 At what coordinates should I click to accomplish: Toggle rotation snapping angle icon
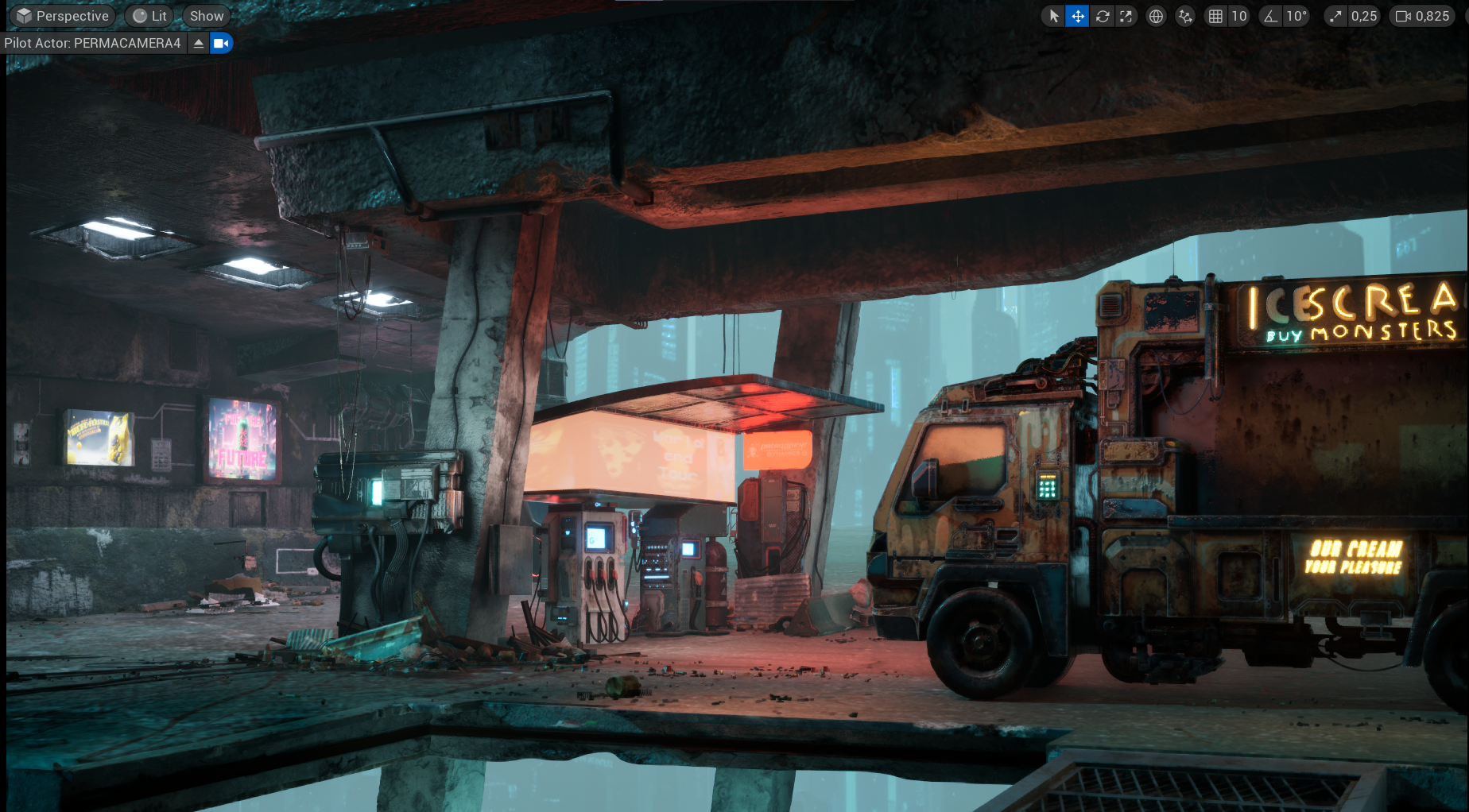pos(1271,16)
